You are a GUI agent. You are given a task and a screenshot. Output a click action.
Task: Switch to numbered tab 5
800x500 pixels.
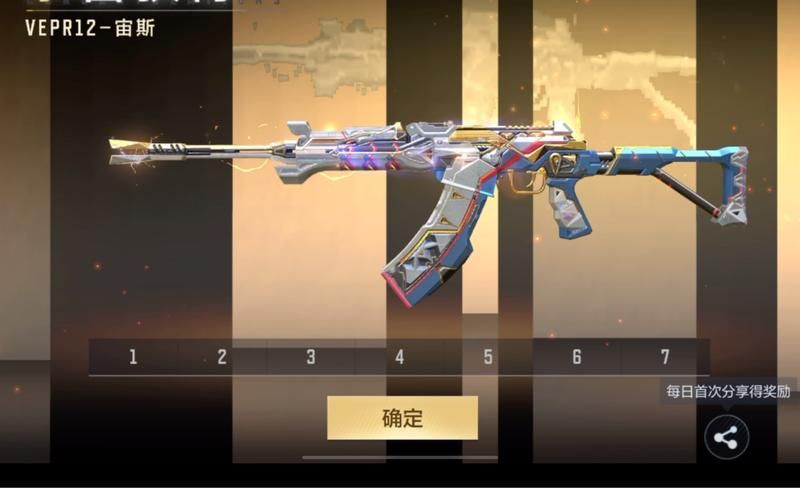[488, 357]
